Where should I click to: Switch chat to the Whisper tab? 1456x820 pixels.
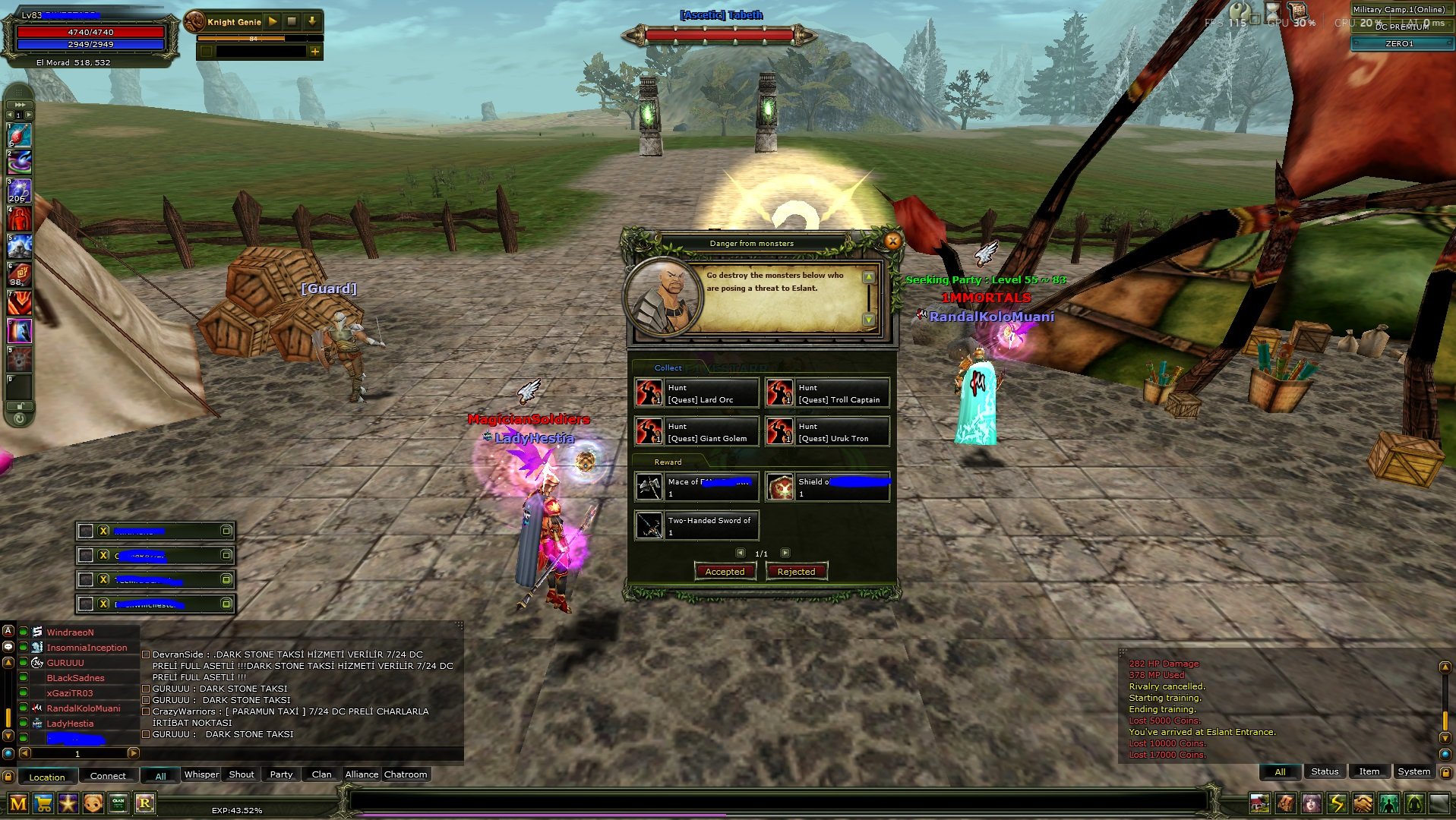tap(201, 774)
